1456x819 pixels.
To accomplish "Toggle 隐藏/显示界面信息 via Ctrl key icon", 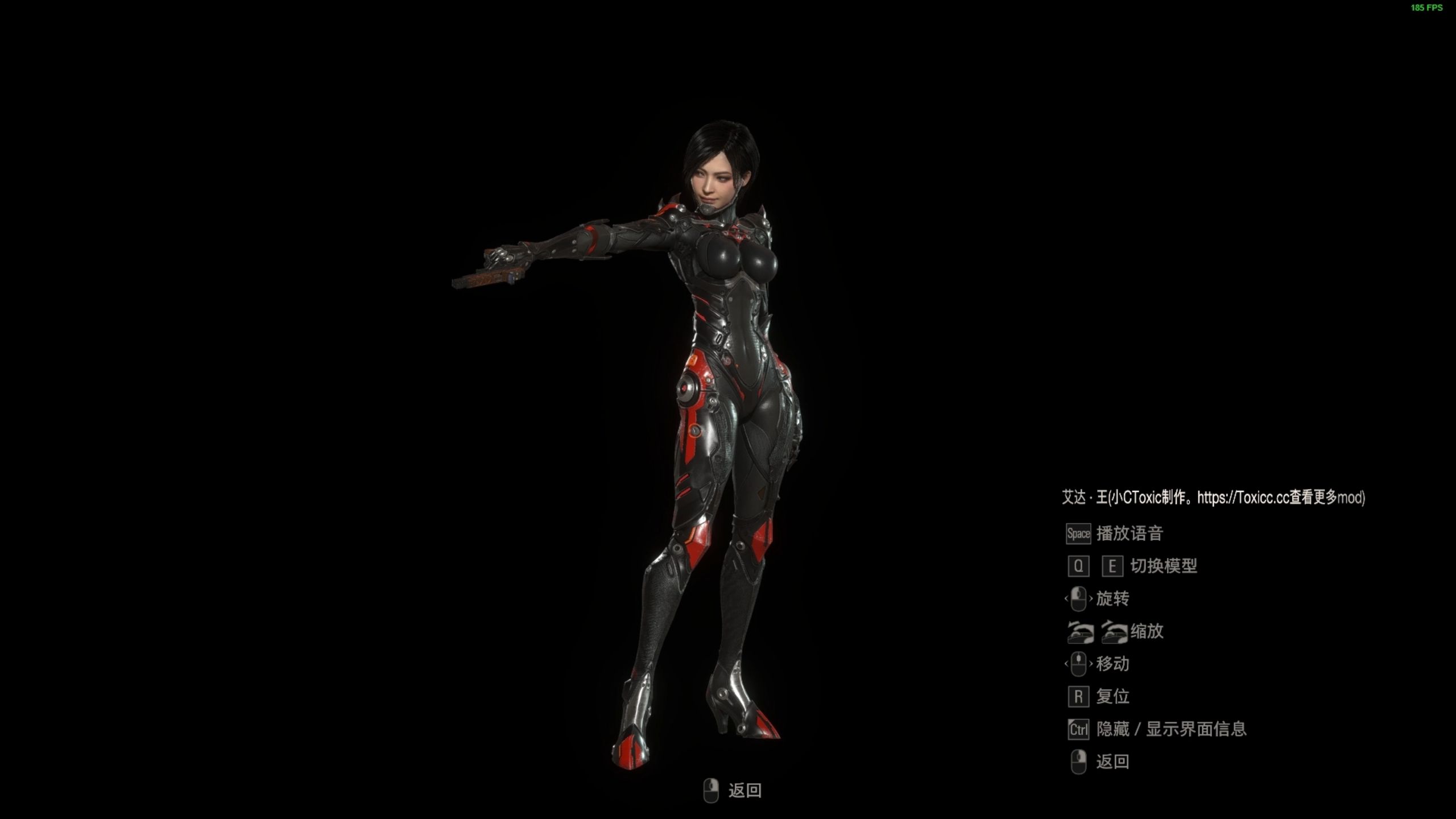I will pos(1078,729).
